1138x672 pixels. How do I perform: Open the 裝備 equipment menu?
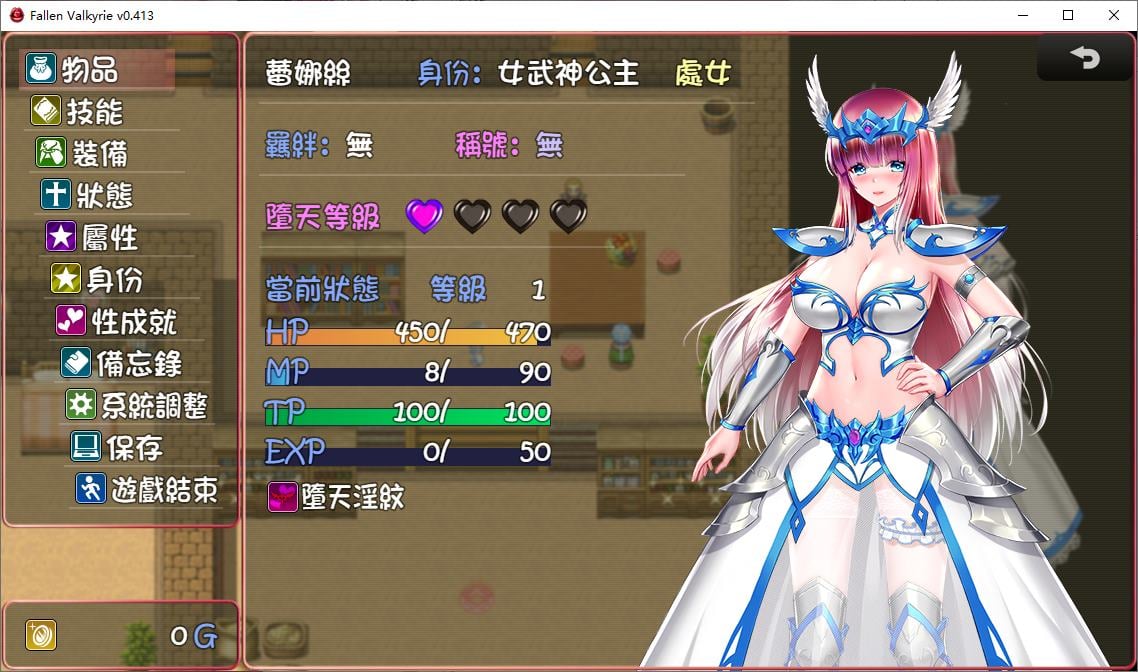click(99, 153)
